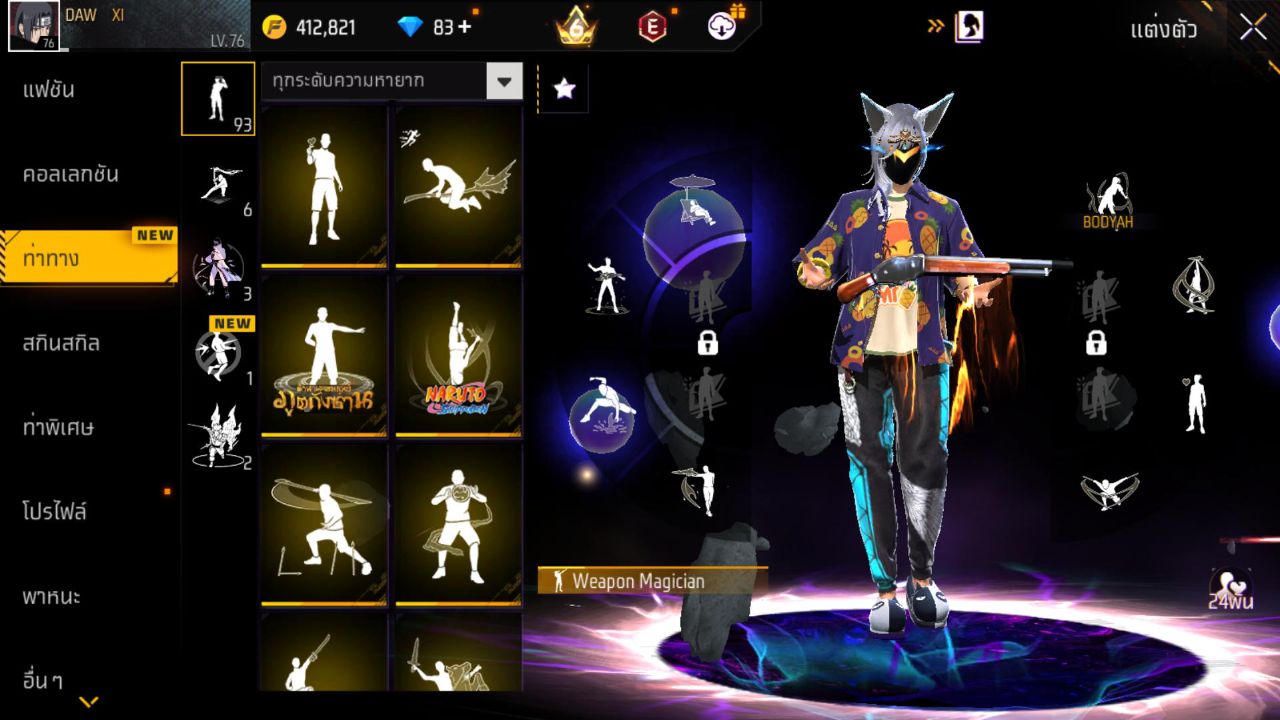
Task: Switch to the คอลเลกชัน tab
Action: click(x=71, y=174)
